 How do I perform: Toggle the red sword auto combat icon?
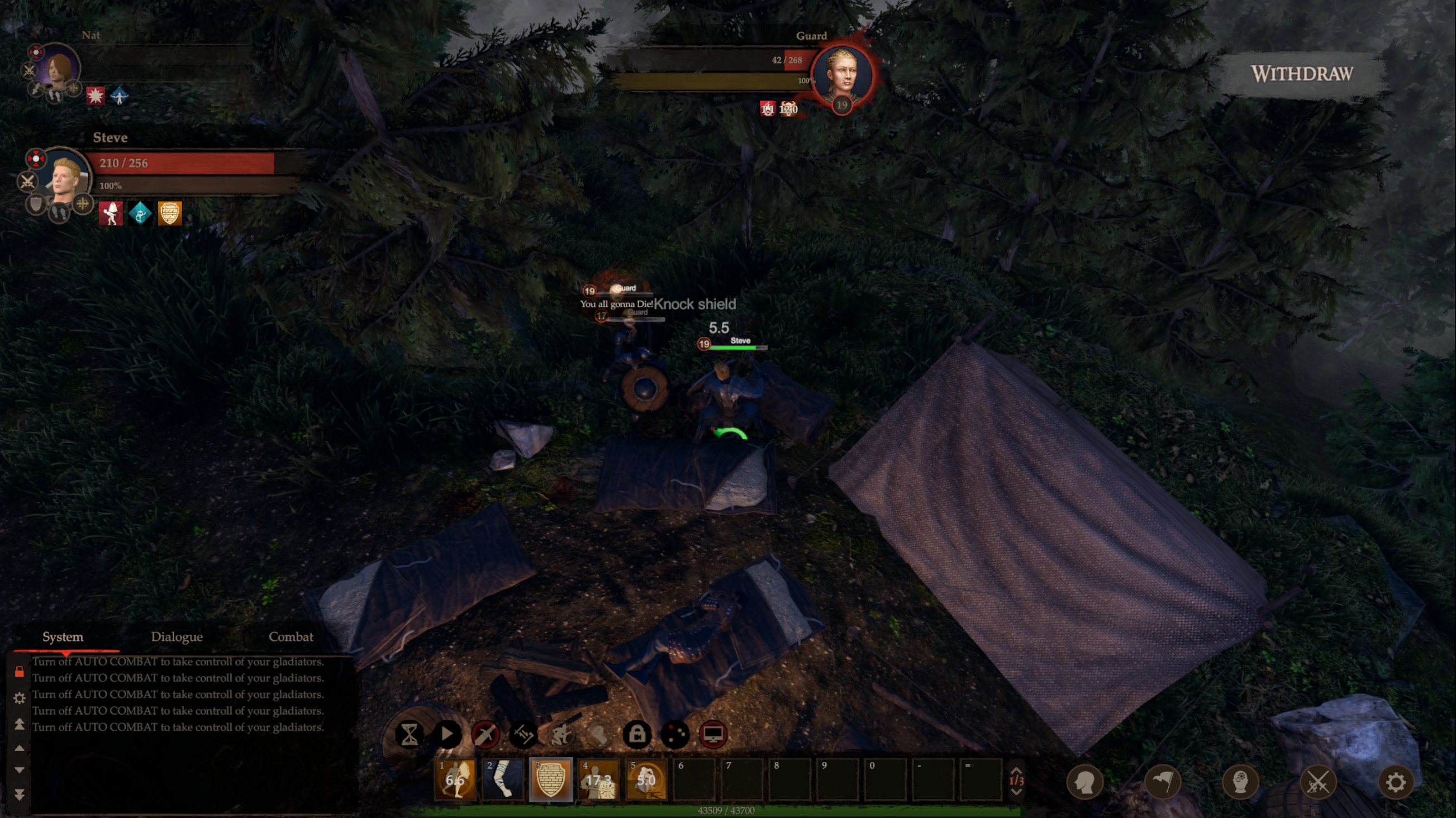point(485,734)
